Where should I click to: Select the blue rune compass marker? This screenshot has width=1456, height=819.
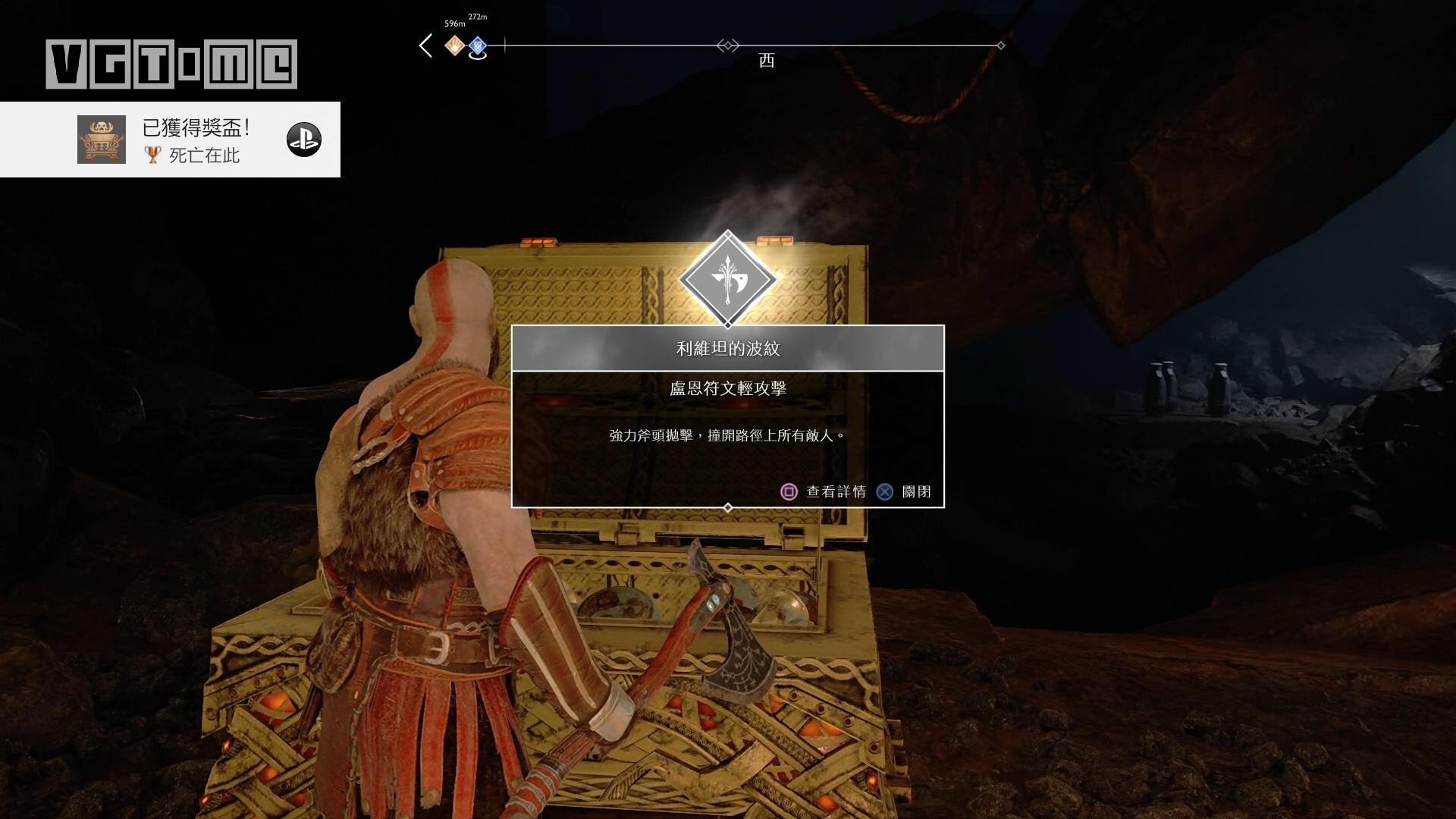click(477, 46)
